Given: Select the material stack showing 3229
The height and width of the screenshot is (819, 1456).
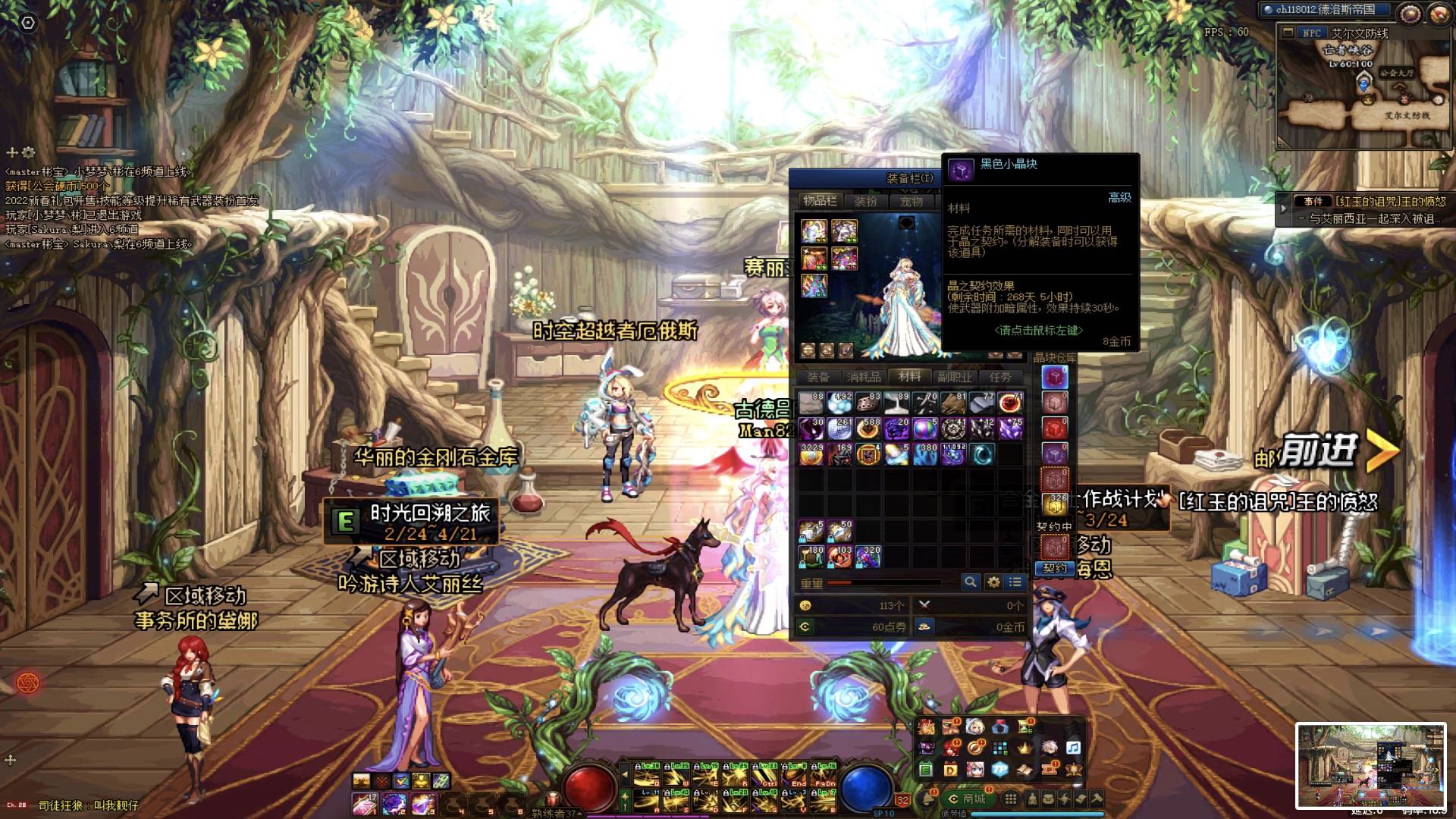Looking at the screenshot, I should pyautogui.click(x=811, y=453).
